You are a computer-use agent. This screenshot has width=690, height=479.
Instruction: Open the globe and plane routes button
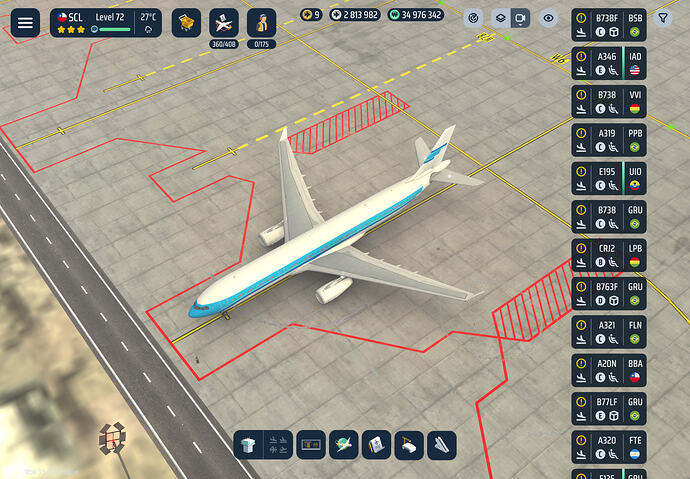pos(344,445)
